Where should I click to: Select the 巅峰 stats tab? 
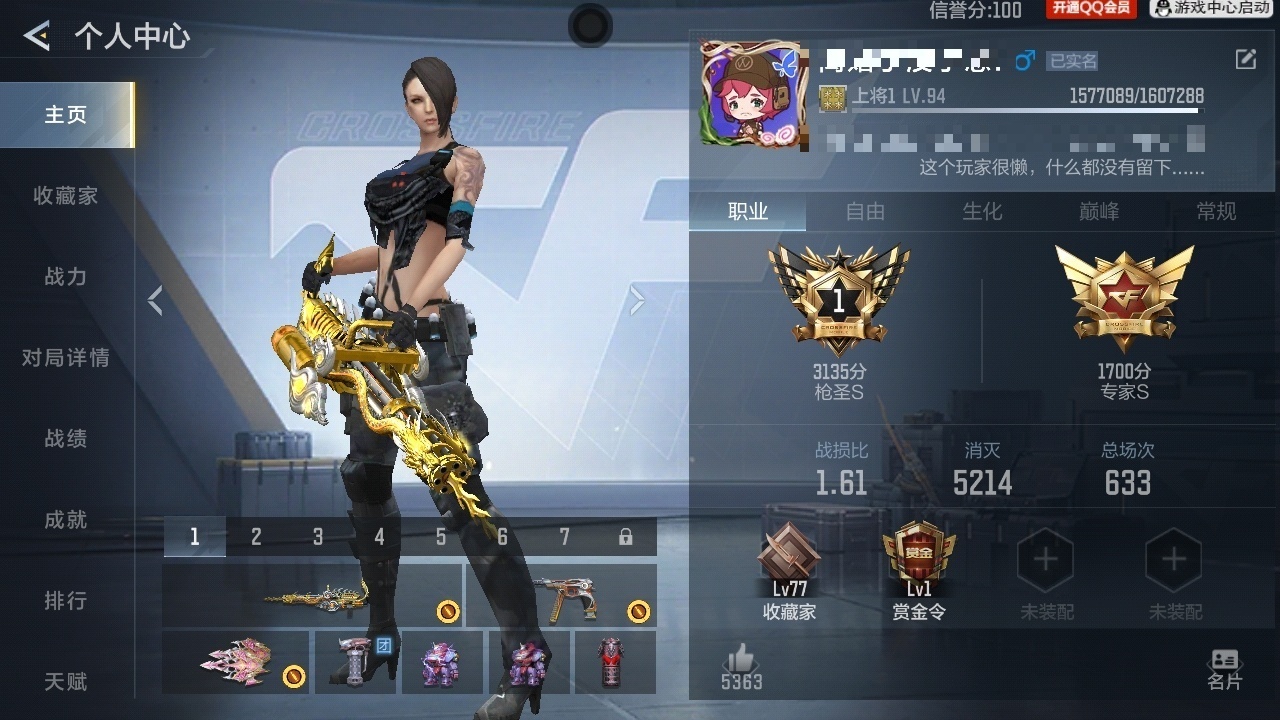(1099, 211)
